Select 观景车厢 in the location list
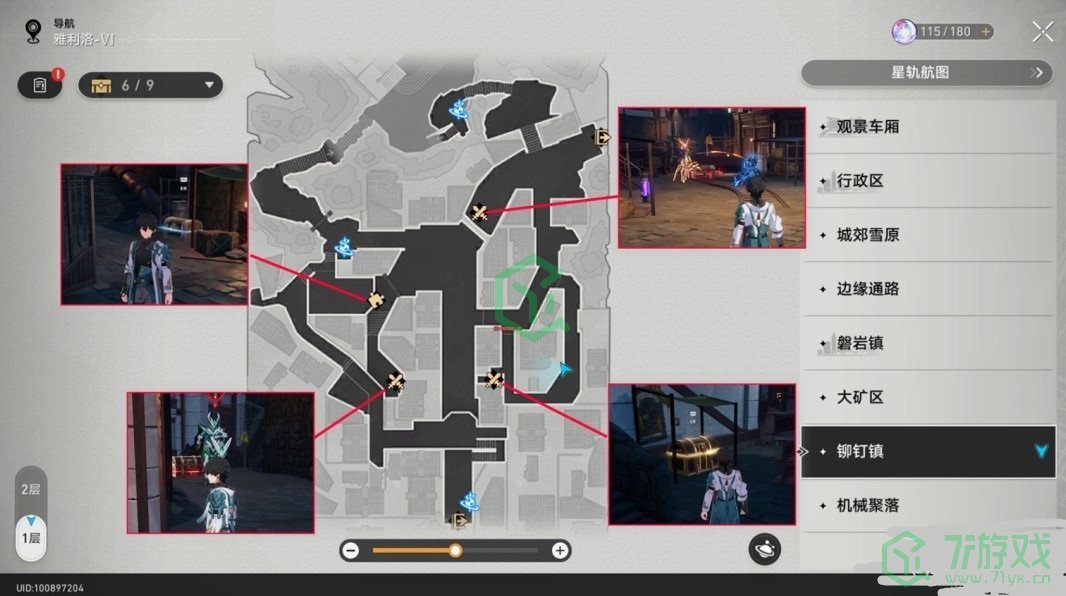The height and width of the screenshot is (596, 1066). coord(867,127)
